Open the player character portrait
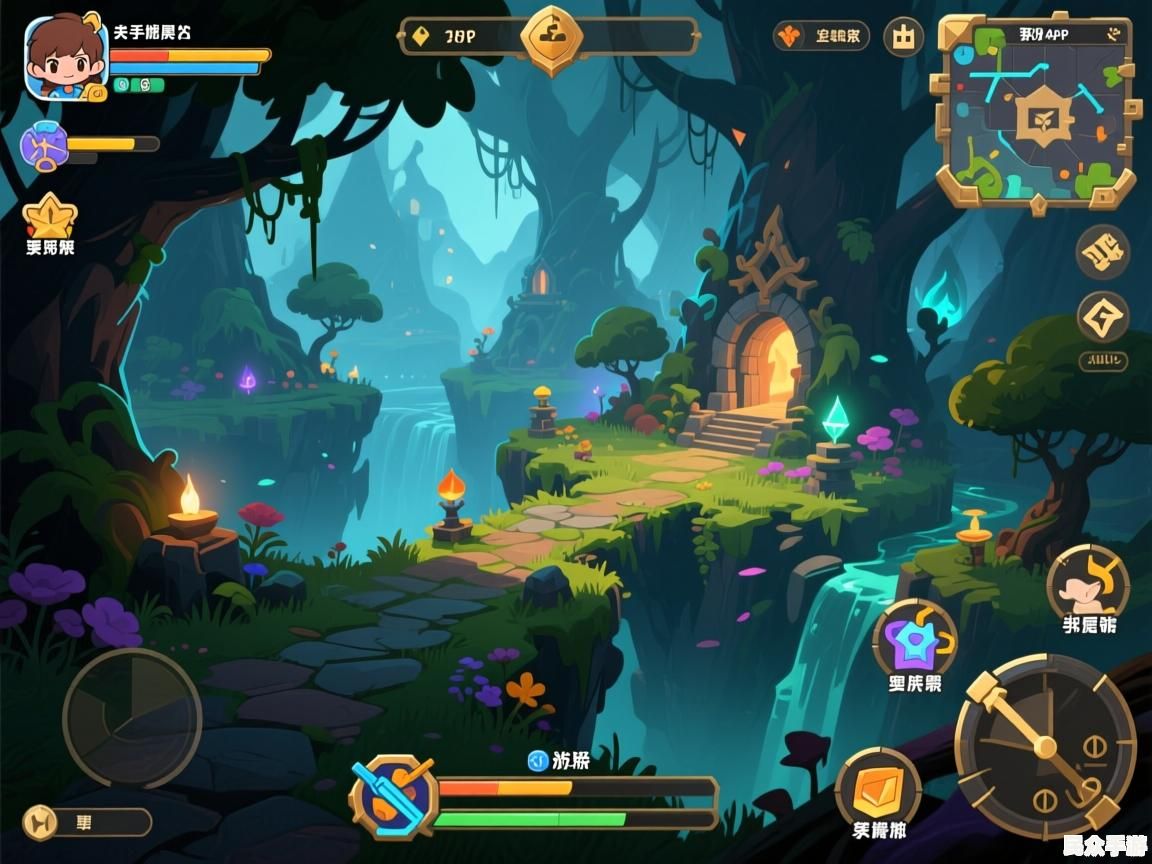This screenshot has width=1152, height=864. (x=65, y=58)
